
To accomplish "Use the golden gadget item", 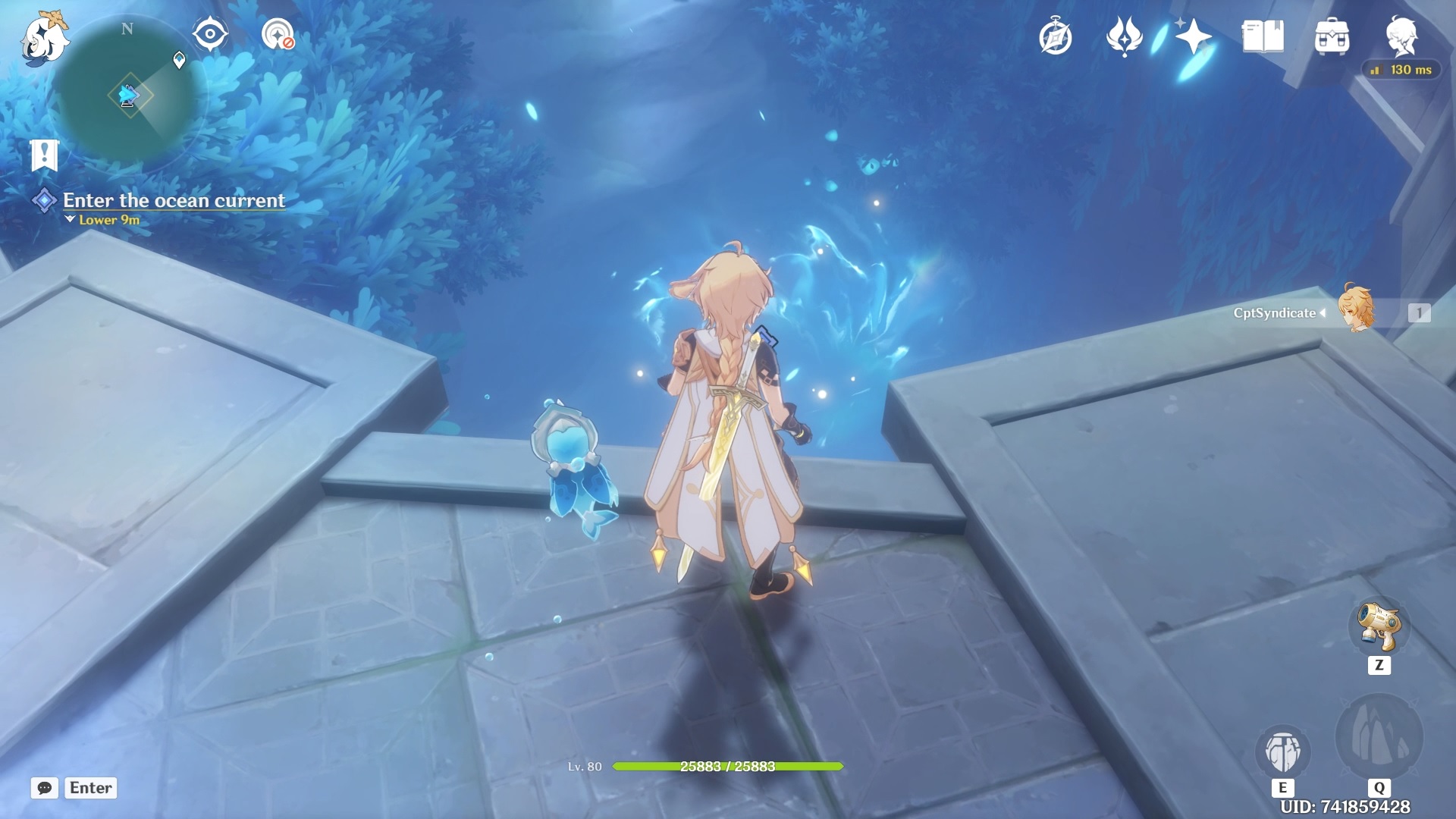I will point(1379,626).
